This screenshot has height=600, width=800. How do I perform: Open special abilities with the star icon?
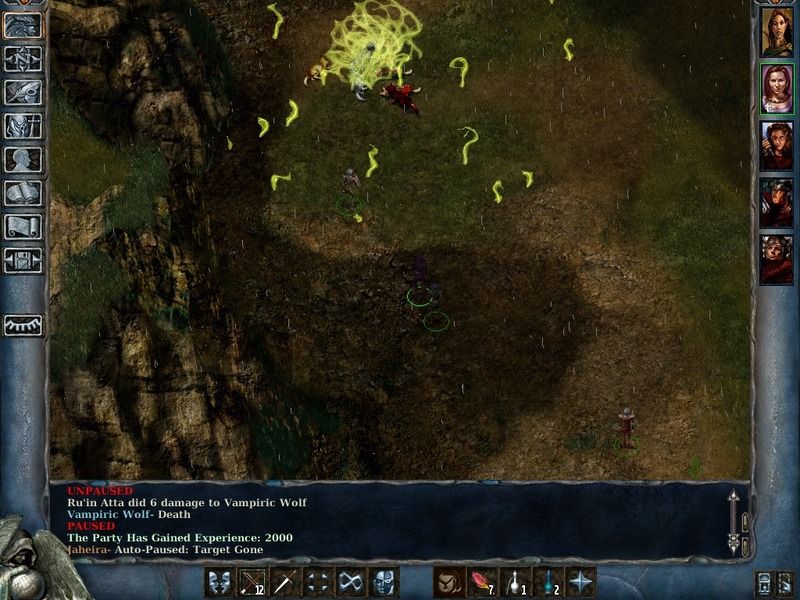coord(580,581)
